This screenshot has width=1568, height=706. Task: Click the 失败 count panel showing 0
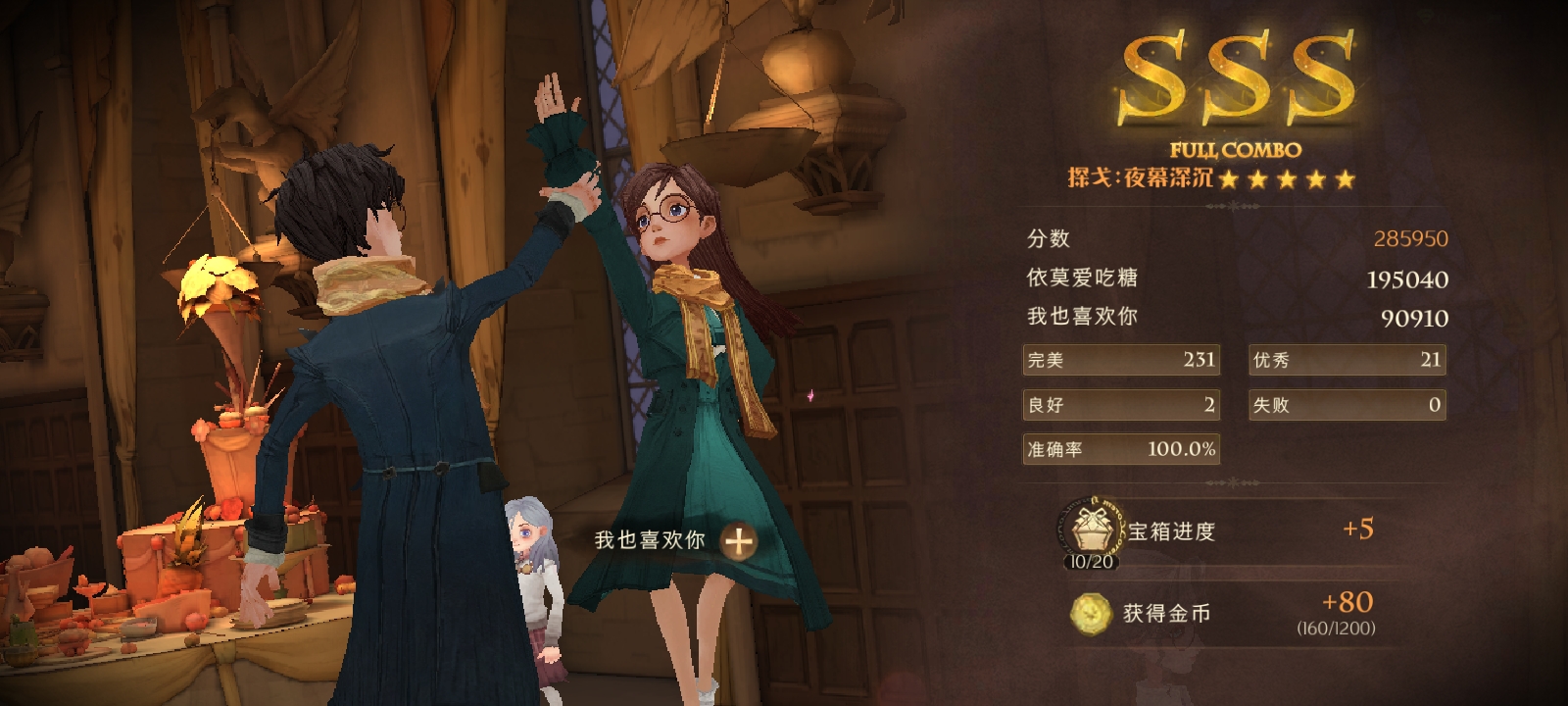point(1347,404)
